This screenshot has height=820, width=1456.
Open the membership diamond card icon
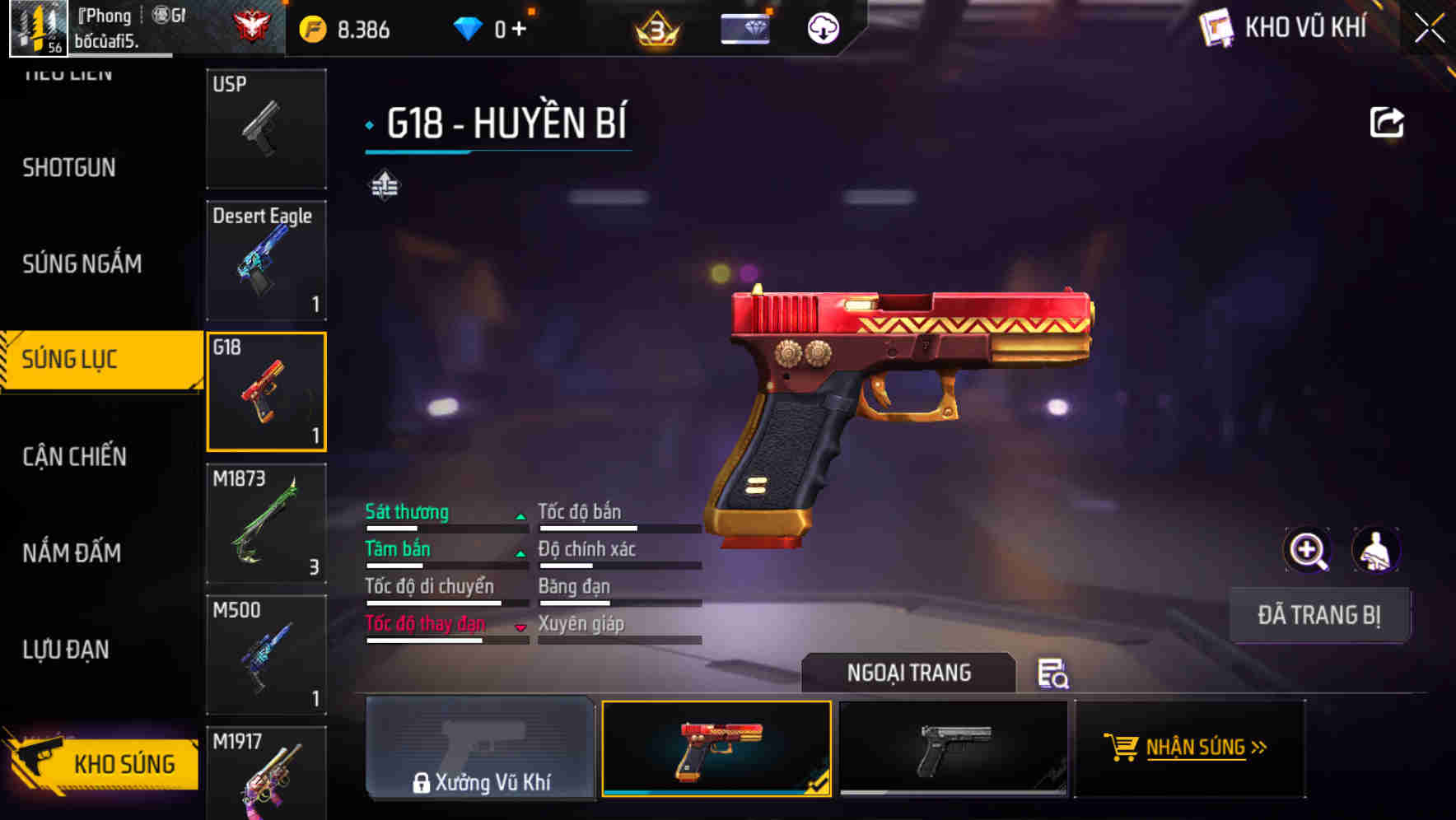tap(745, 27)
